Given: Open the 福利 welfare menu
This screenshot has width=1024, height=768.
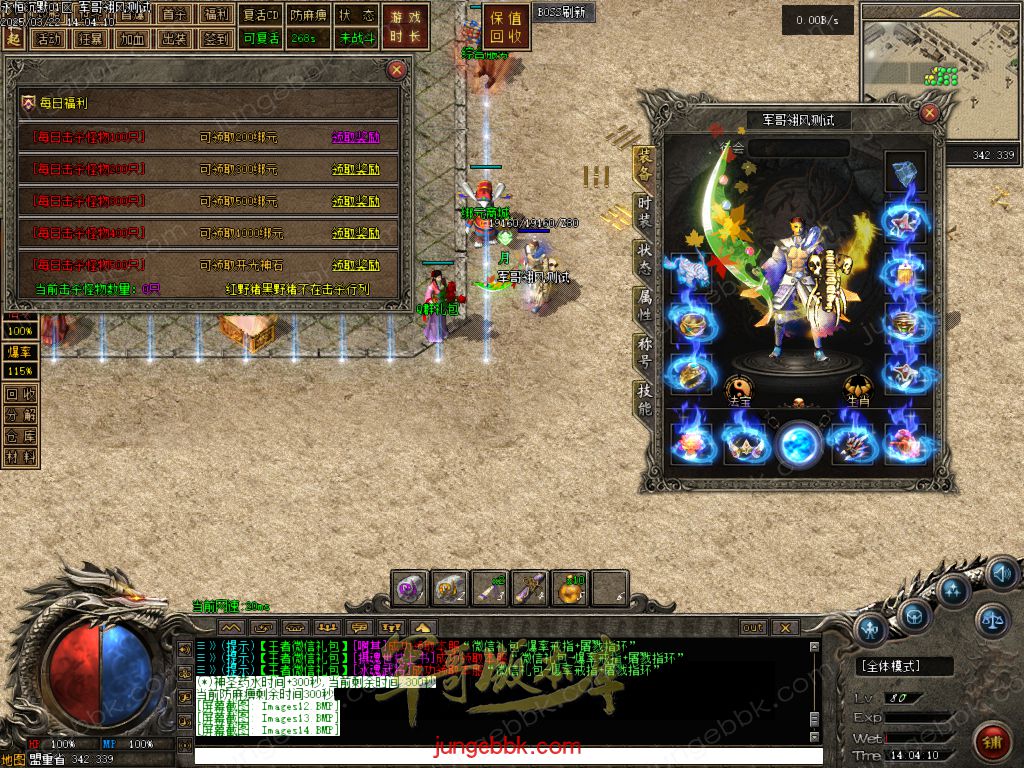Looking at the screenshot, I should coord(216,15).
